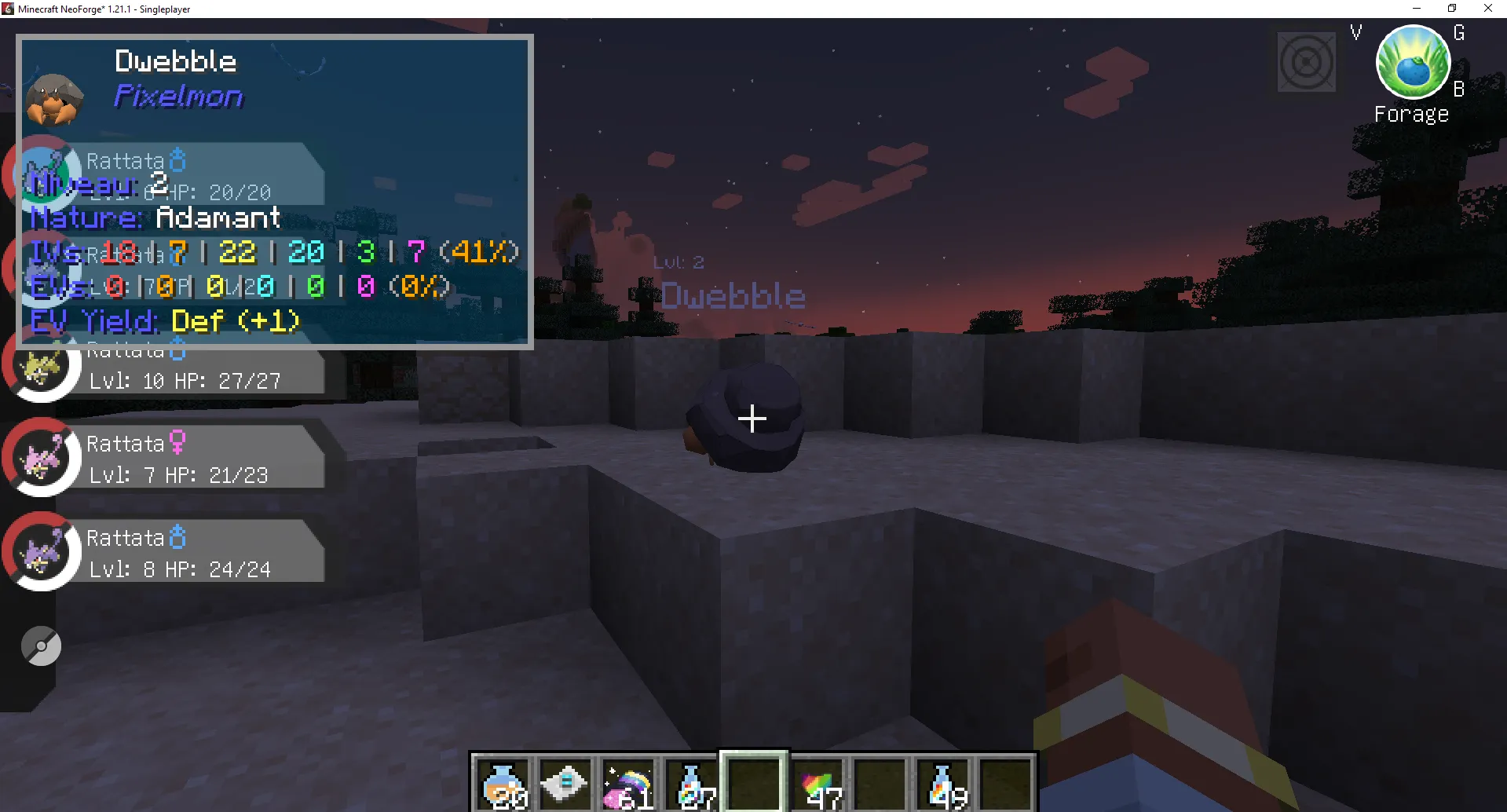Click the crosshair target icon near Forage
The height and width of the screenshot is (812, 1507).
(x=1305, y=60)
